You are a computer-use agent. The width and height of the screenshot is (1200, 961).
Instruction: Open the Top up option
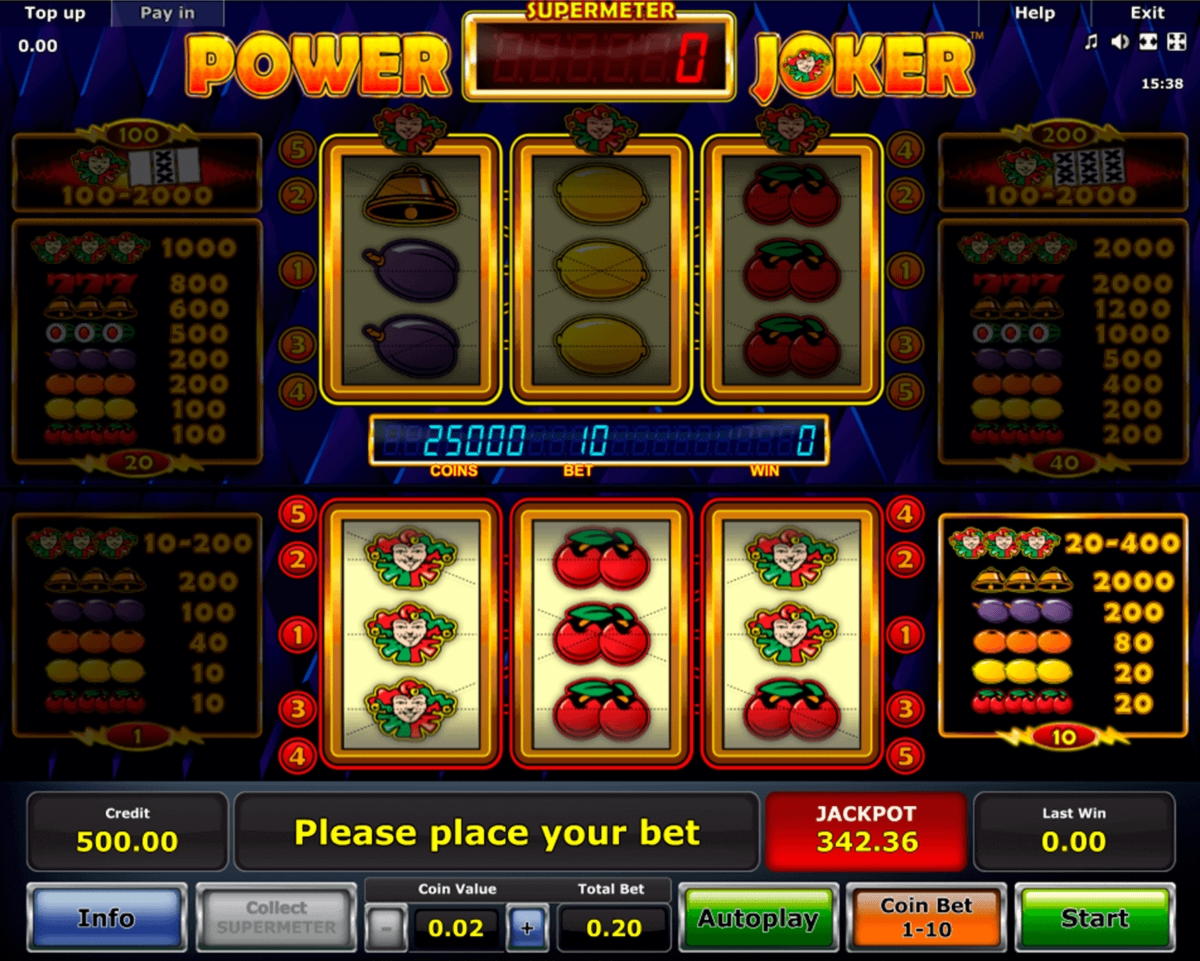(55, 13)
